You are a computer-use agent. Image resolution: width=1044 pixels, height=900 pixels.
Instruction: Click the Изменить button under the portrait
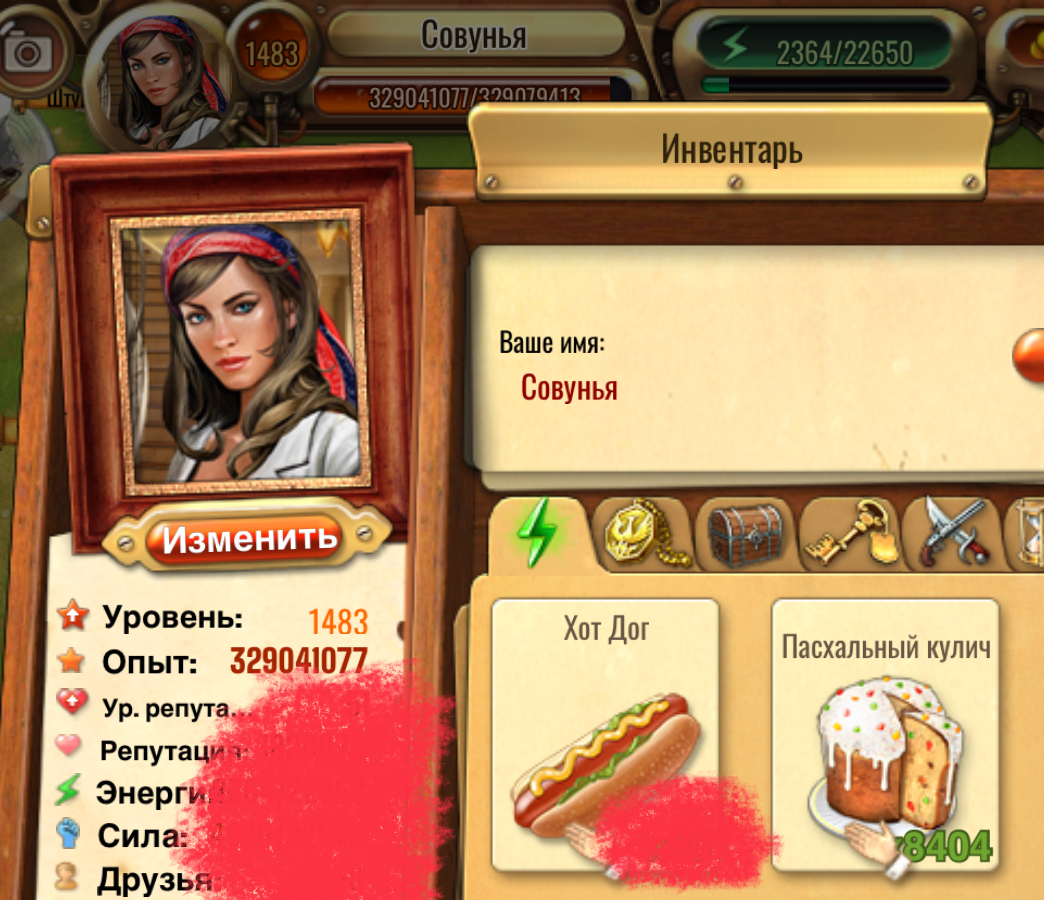pyautogui.click(x=249, y=539)
